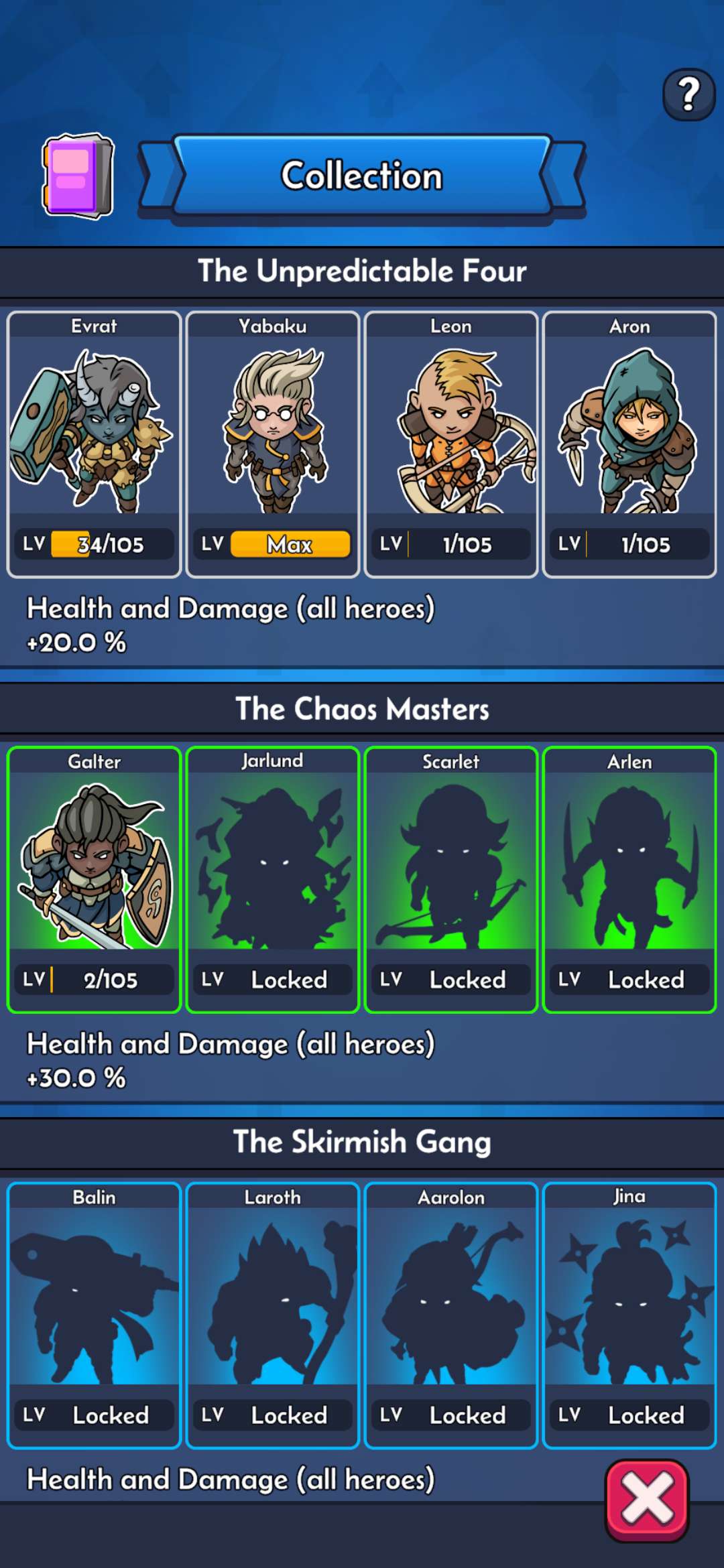The width and height of the screenshot is (724, 1568).
Task: Close the Collection screen with red X
Action: 647,1500
